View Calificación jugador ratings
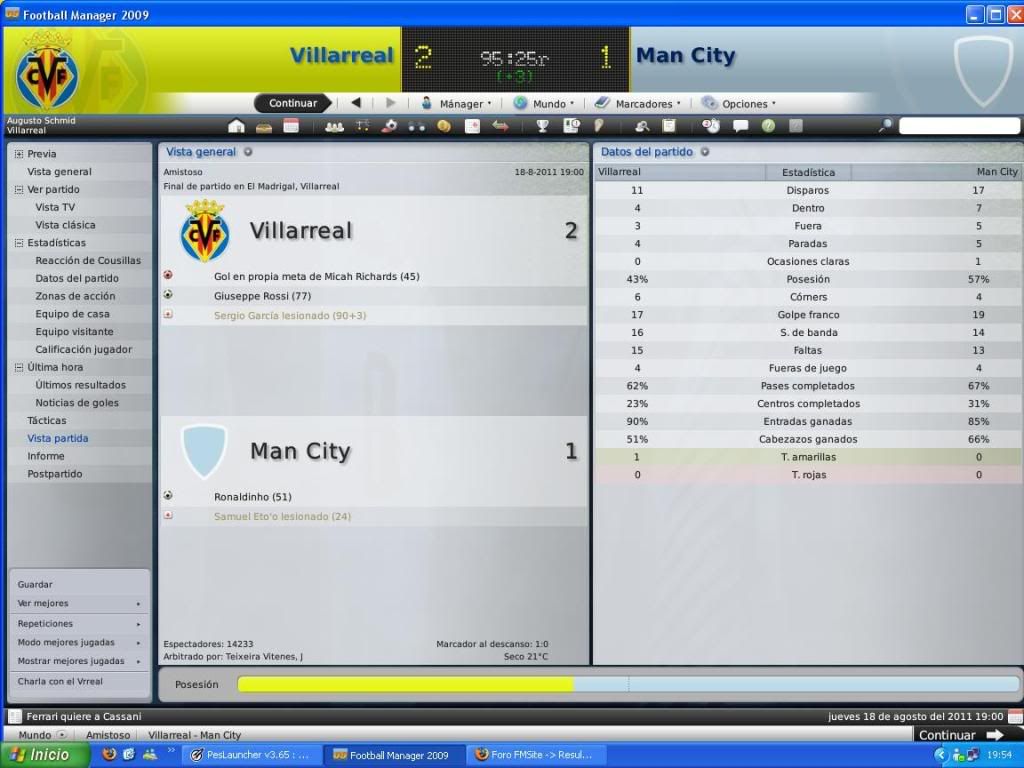Image resolution: width=1024 pixels, height=768 pixels. (x=84, y=349)
